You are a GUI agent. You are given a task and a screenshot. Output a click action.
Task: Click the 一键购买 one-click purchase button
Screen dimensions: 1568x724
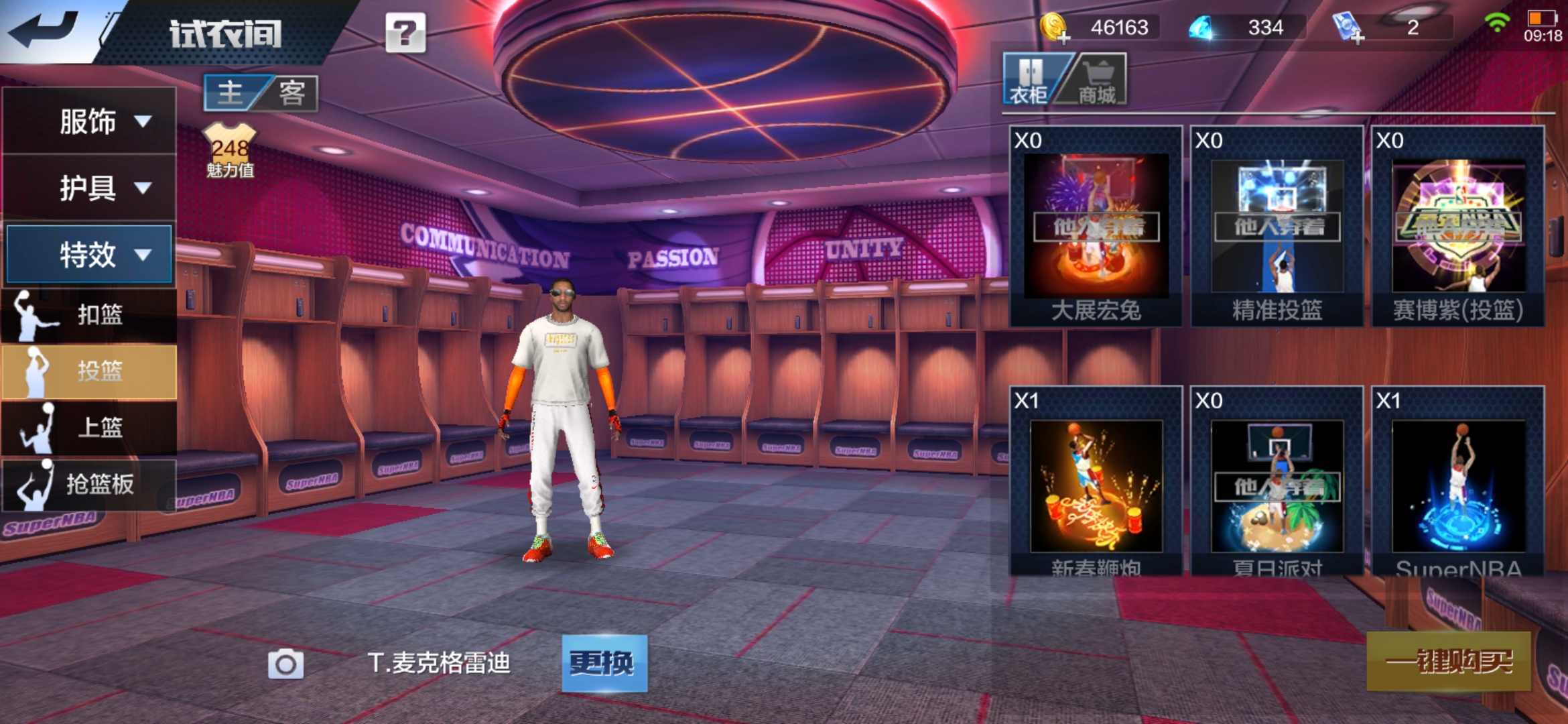(1449, 662)
